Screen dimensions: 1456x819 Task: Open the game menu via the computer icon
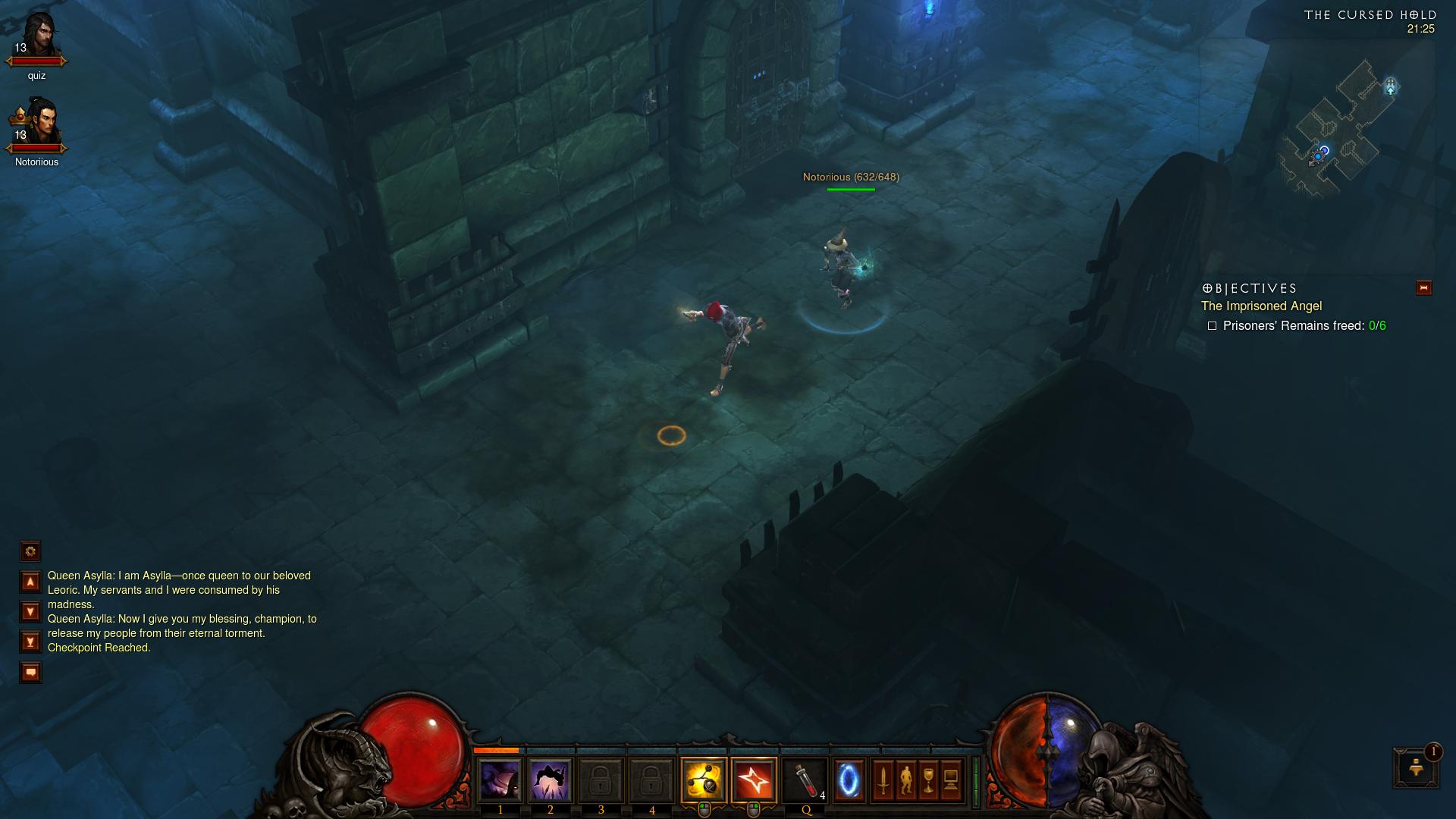coord(951,780)
